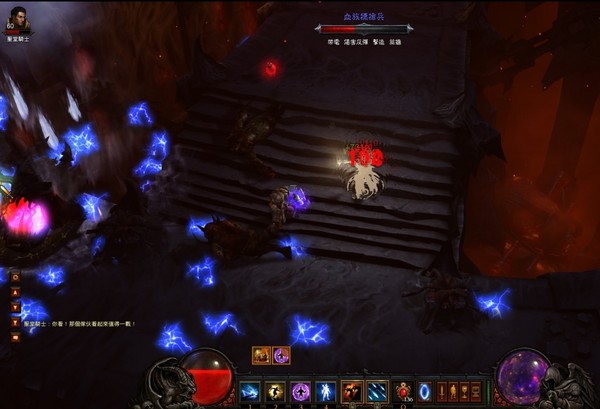Select the orange left-mouse skill icon

click(x=351, y=391)
